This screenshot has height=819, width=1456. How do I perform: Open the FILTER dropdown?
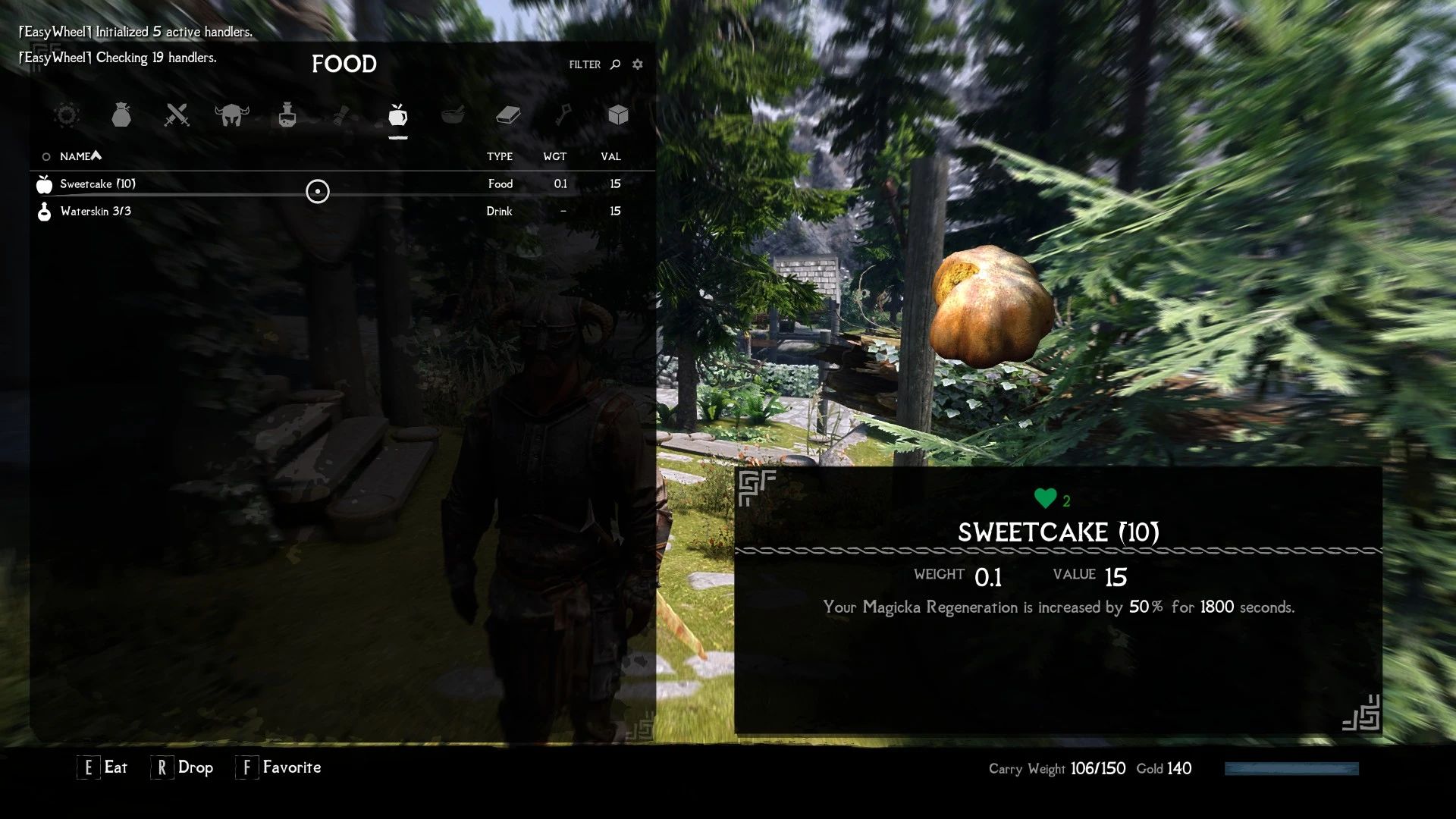pyautogui.click(x=583, y=64)
